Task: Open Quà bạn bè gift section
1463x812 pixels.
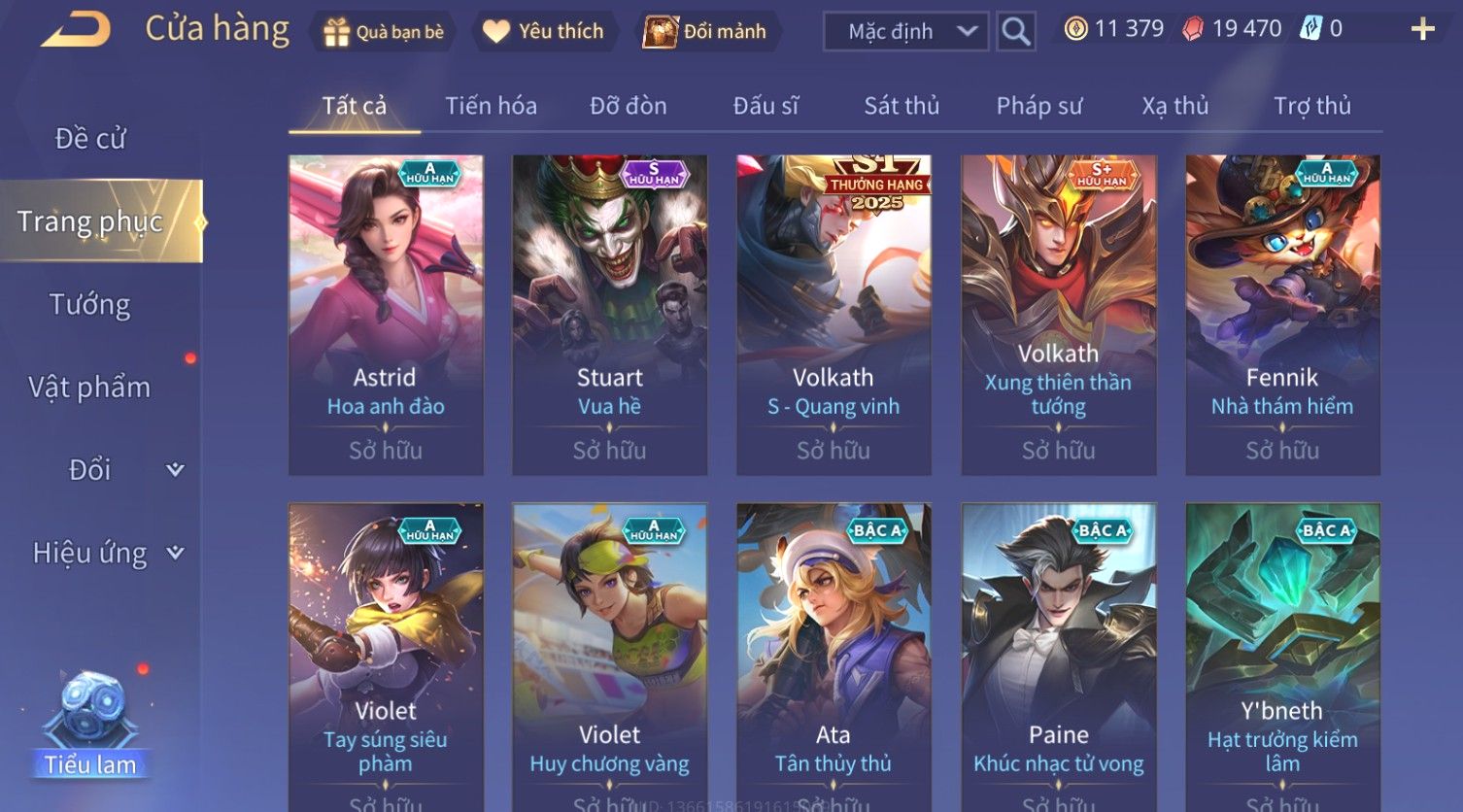Action: pyautogui.click(x=384, y=31)
